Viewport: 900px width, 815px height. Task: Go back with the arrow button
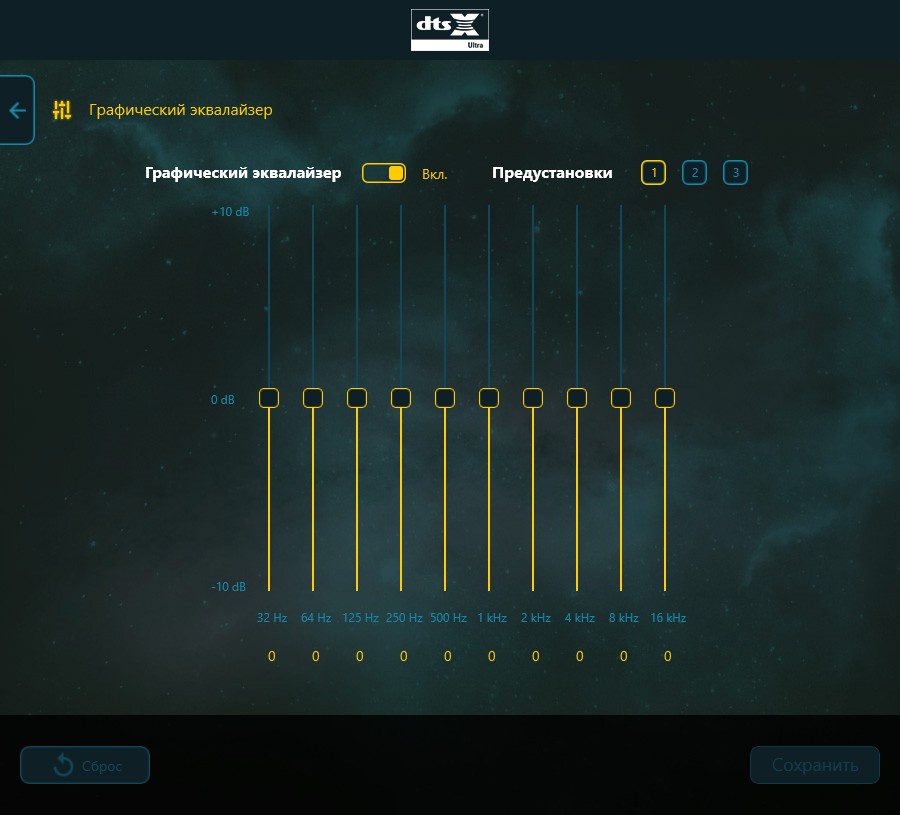coord(17,110)
